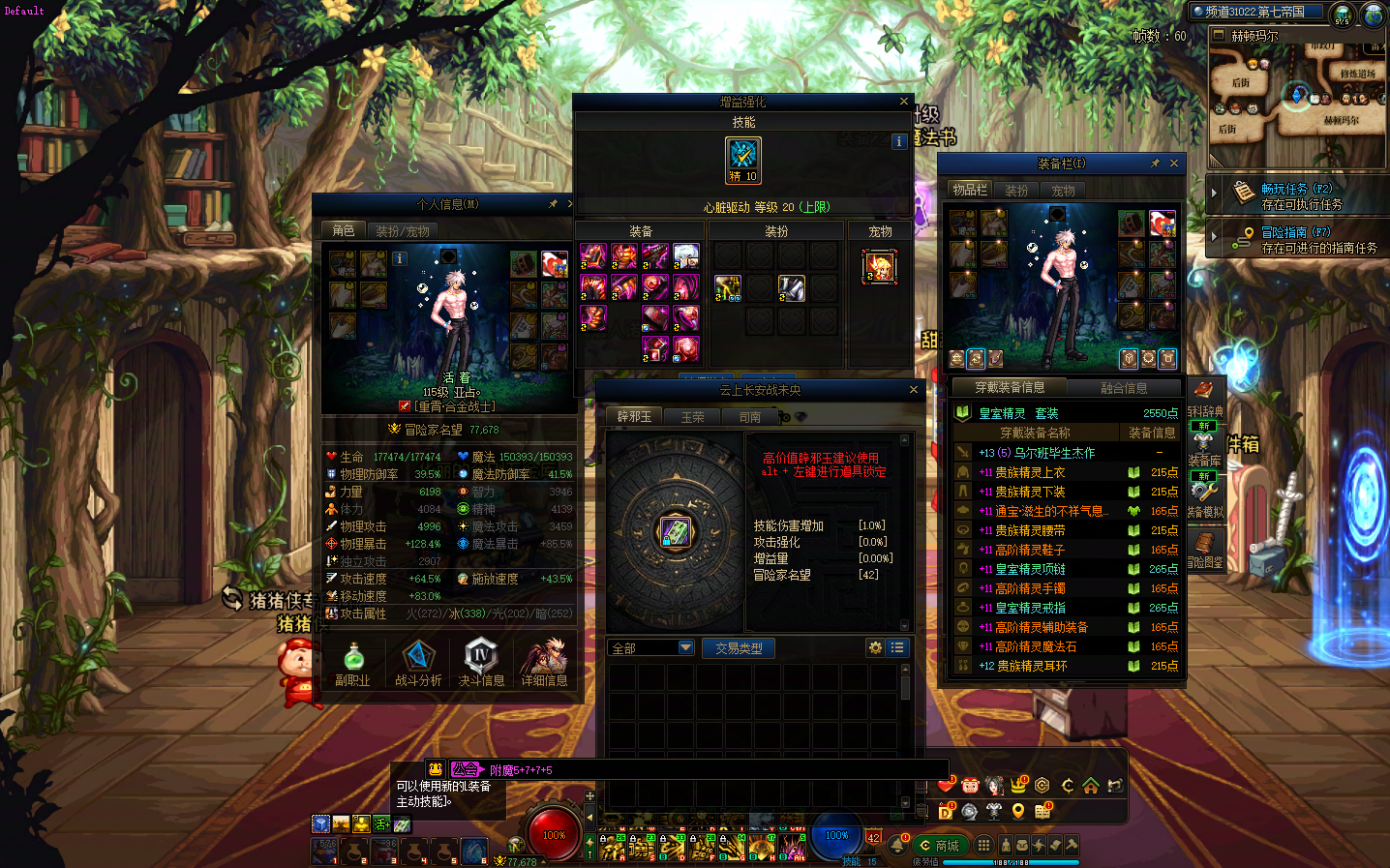Show 详细信息 detailed character info
This screenshot has height=868, width=1390.
pyautogui.click(x=544, y=663)
